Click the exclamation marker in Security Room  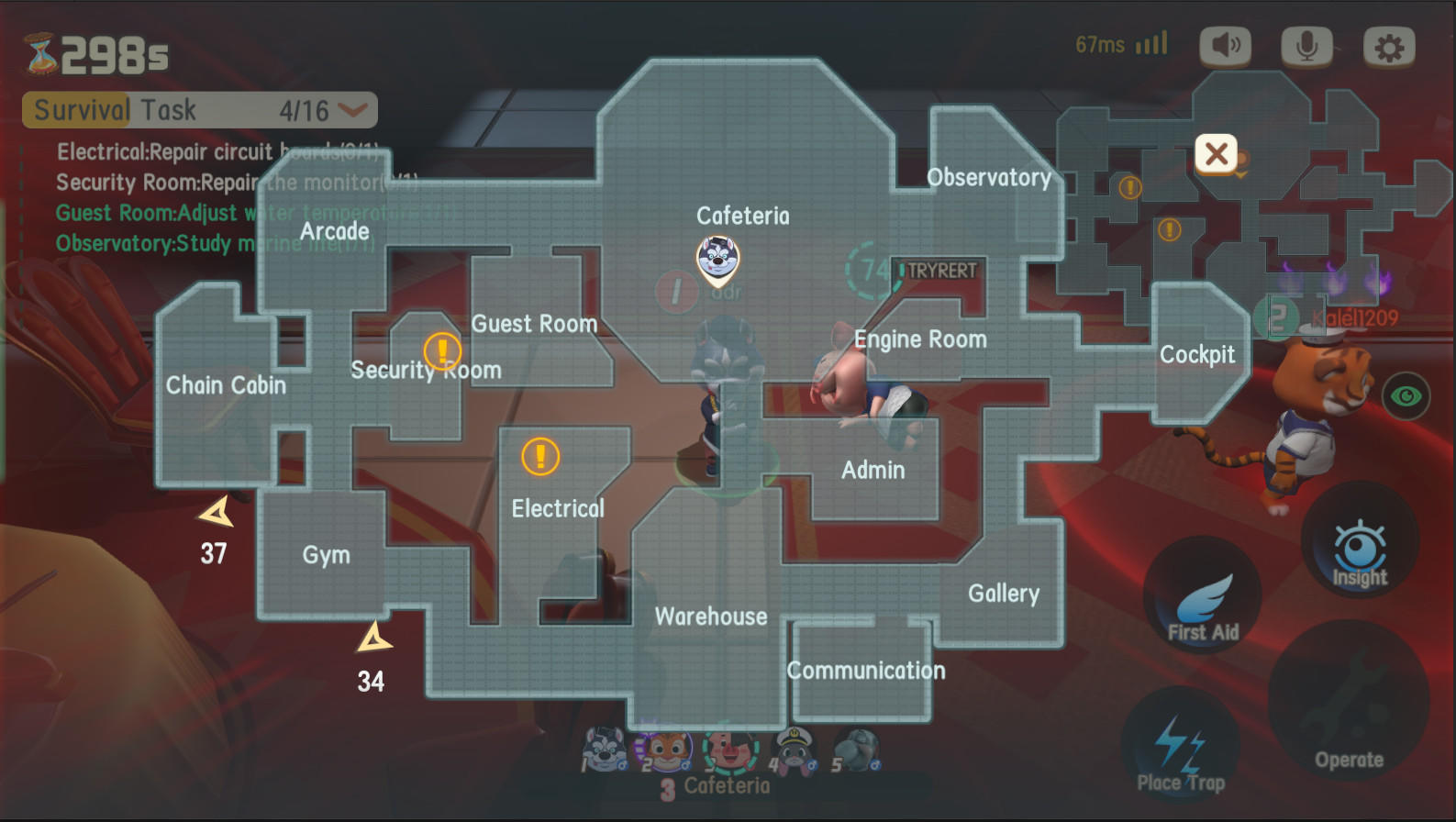pyautogui.click(x=441, y=350)
